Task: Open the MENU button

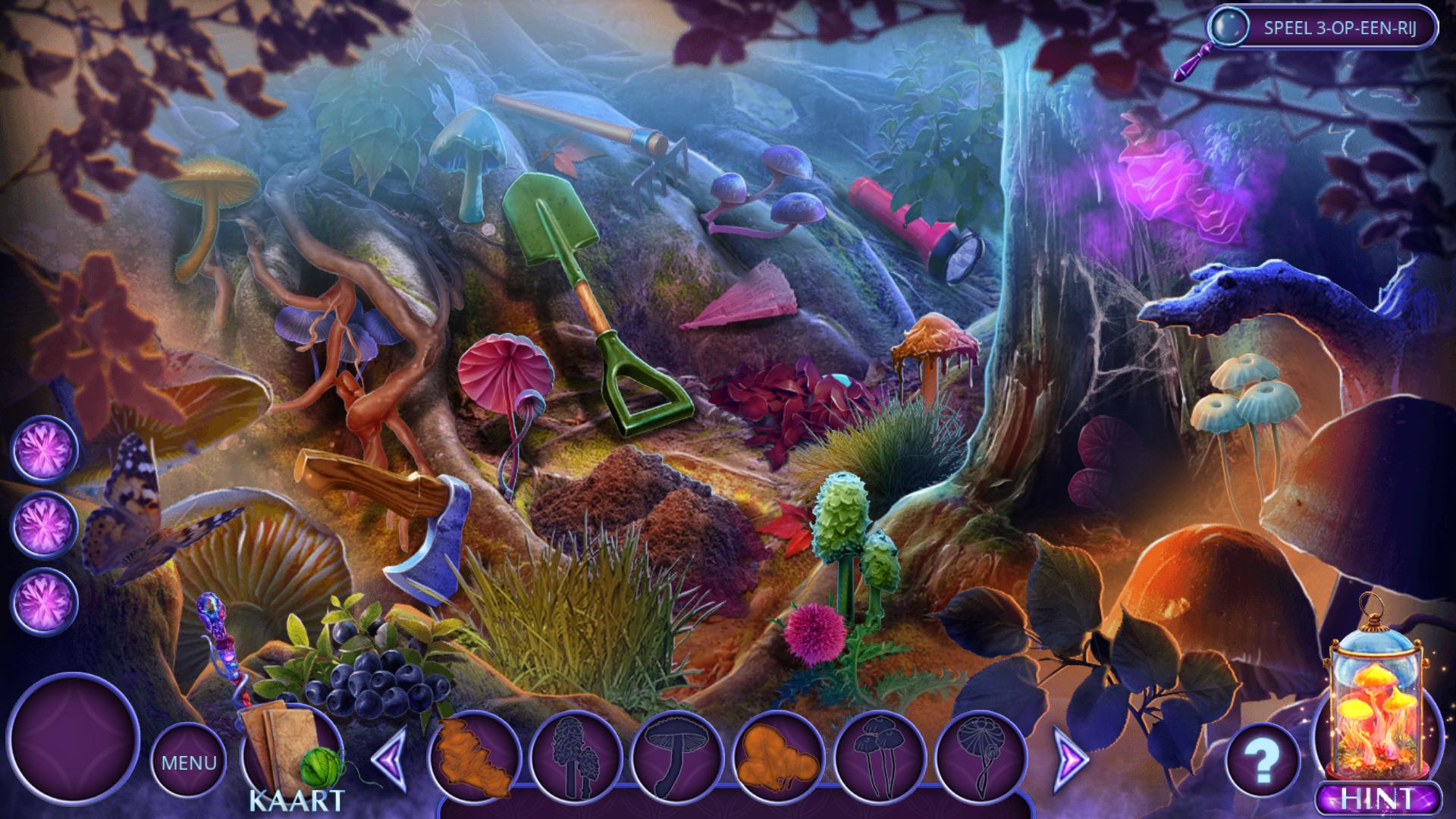Action: (x=188, y=761)
